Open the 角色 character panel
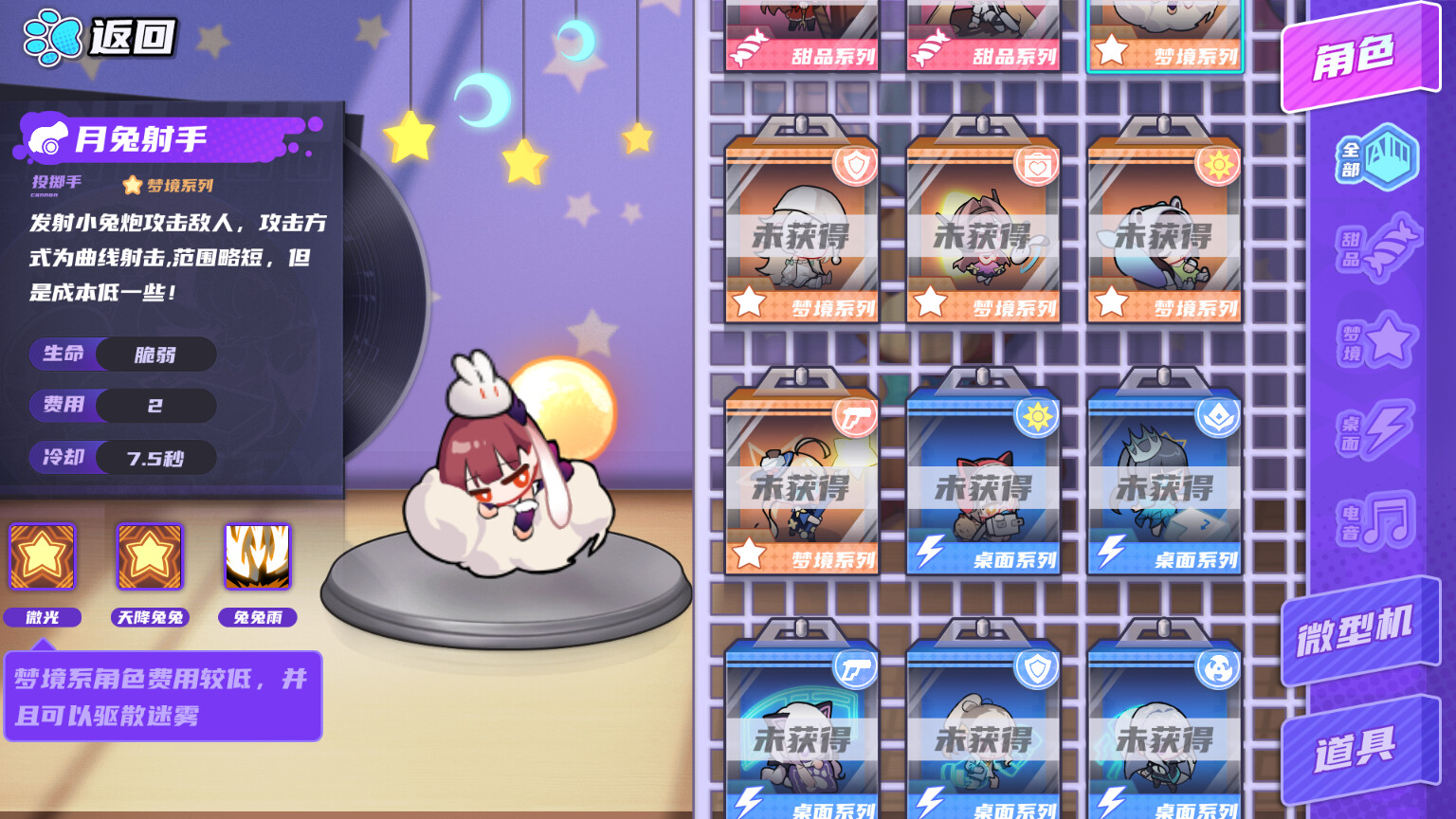This screenshot has width=1456, height=819. click(1356, 53)
